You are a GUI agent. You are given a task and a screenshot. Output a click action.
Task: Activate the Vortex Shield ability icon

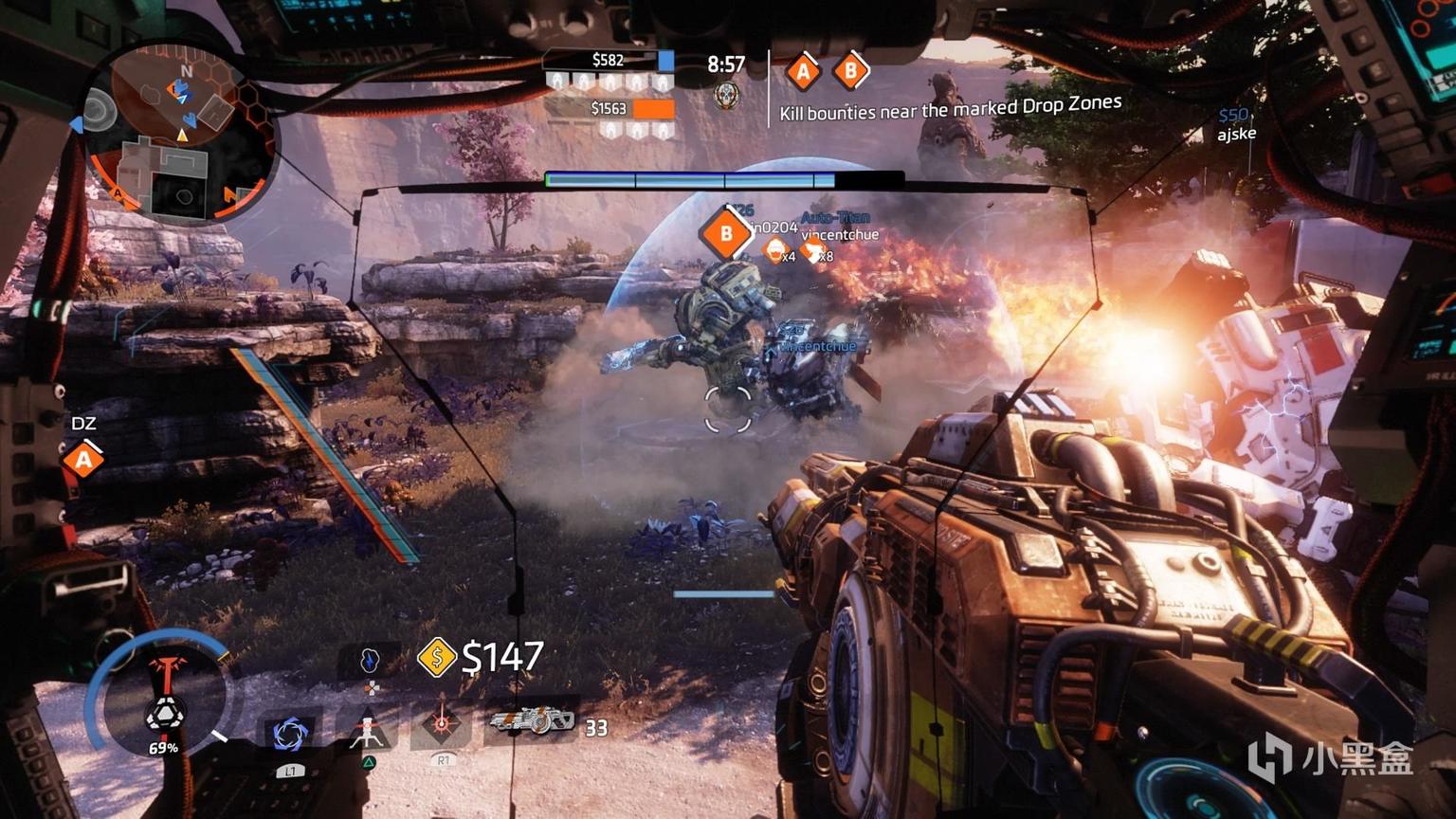pos(289,733)
